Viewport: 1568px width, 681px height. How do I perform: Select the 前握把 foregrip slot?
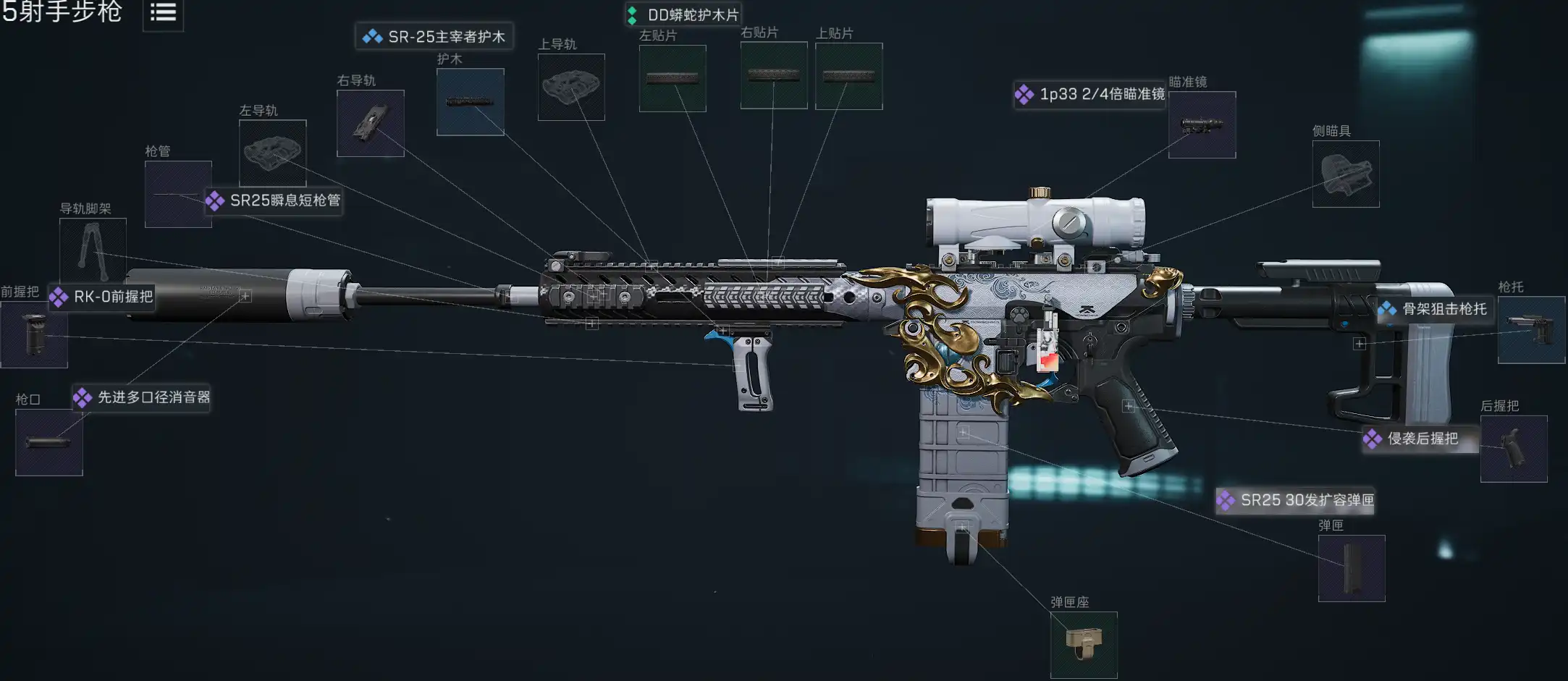(33, 334)
